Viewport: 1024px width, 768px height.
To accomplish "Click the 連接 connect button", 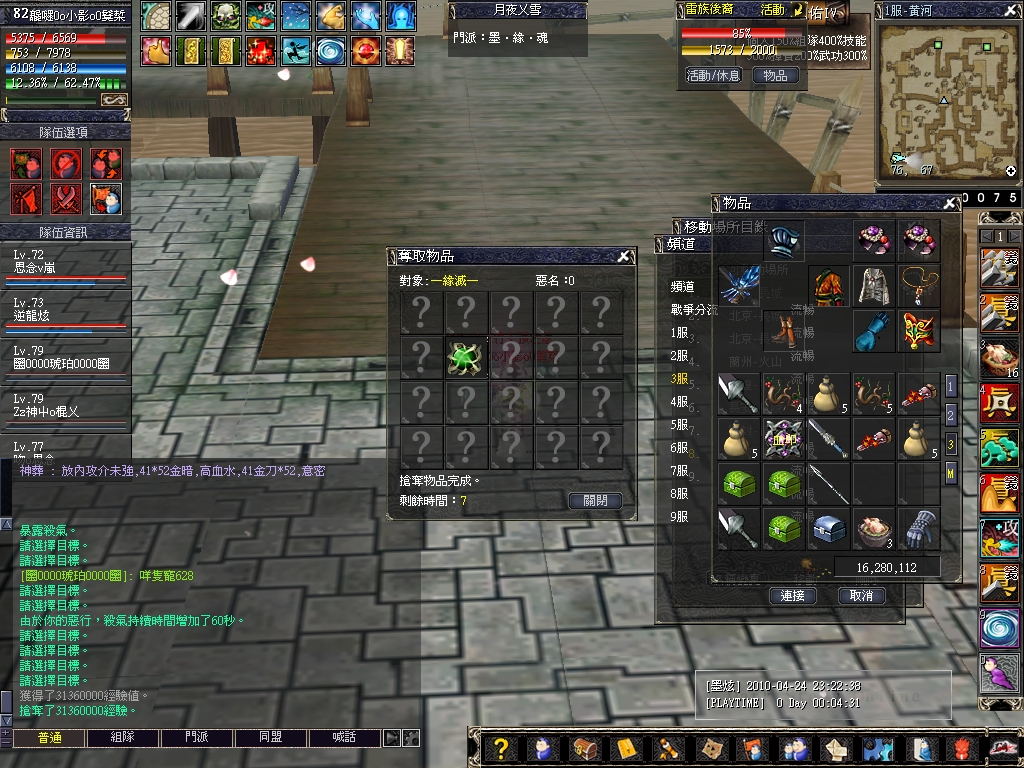I will tap(793, 595).
